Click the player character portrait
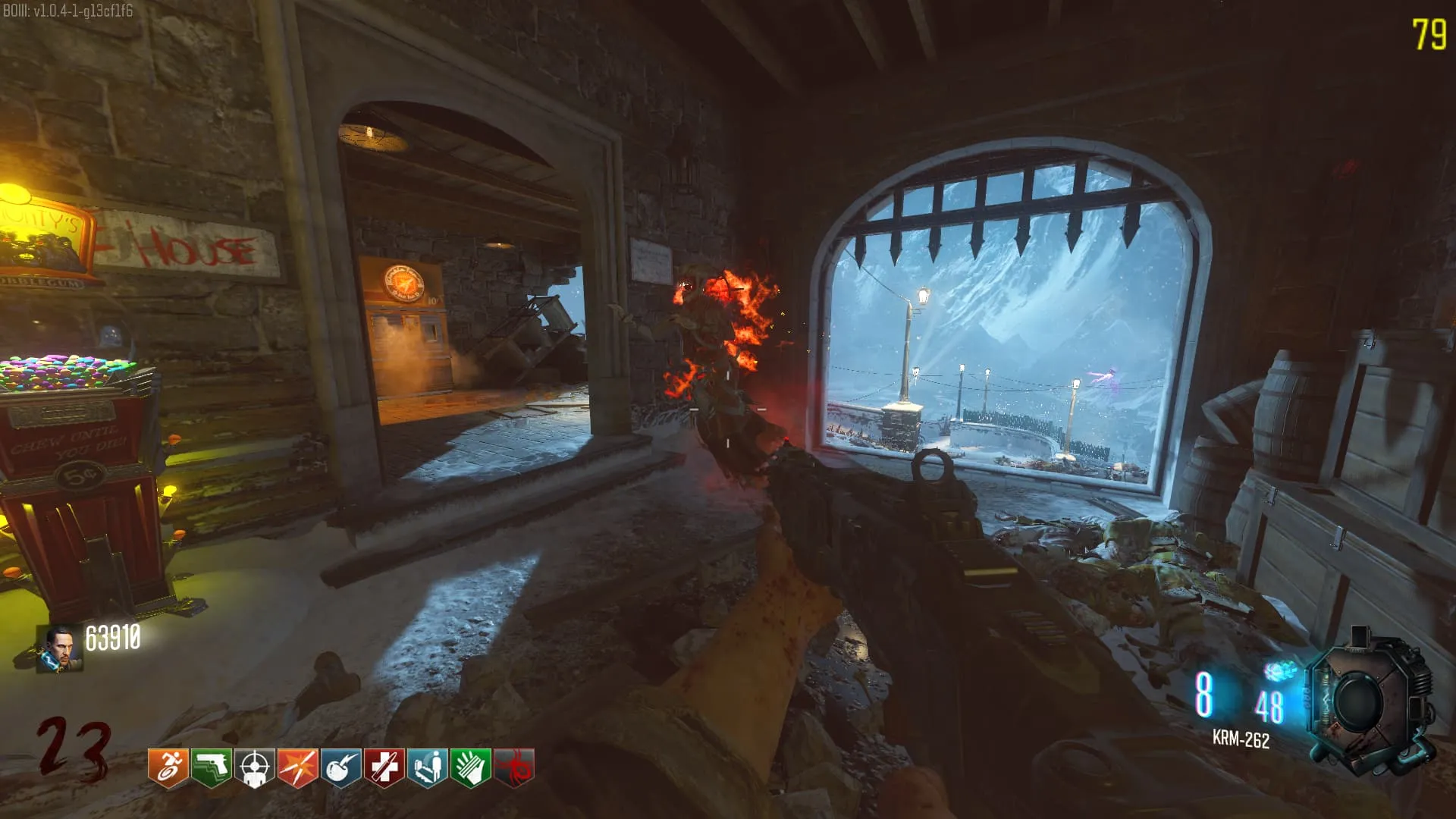The height and width of the screenshot is (819, 1456). pos(61,650)
